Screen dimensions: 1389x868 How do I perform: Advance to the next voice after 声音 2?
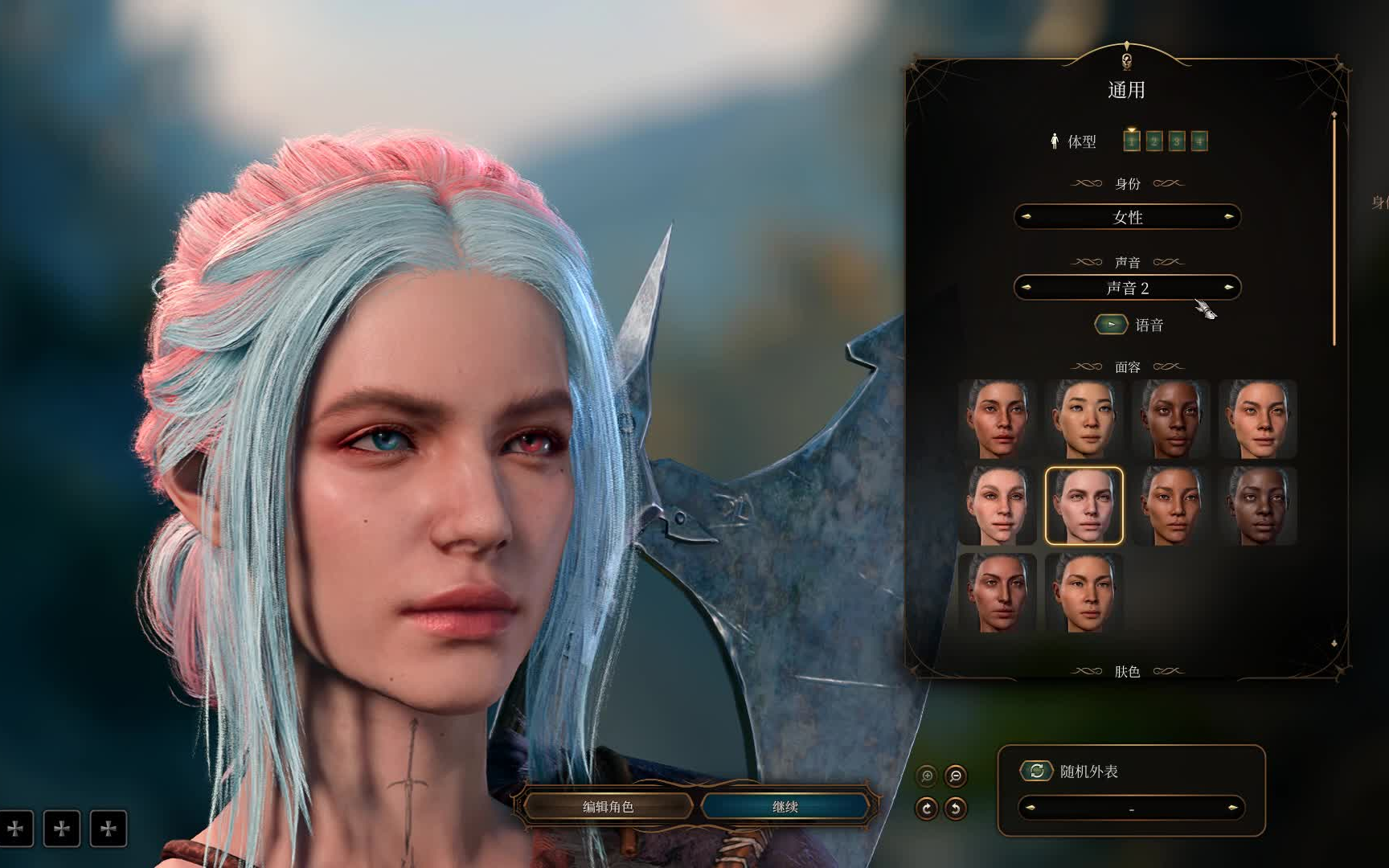tap(1228, 288)
